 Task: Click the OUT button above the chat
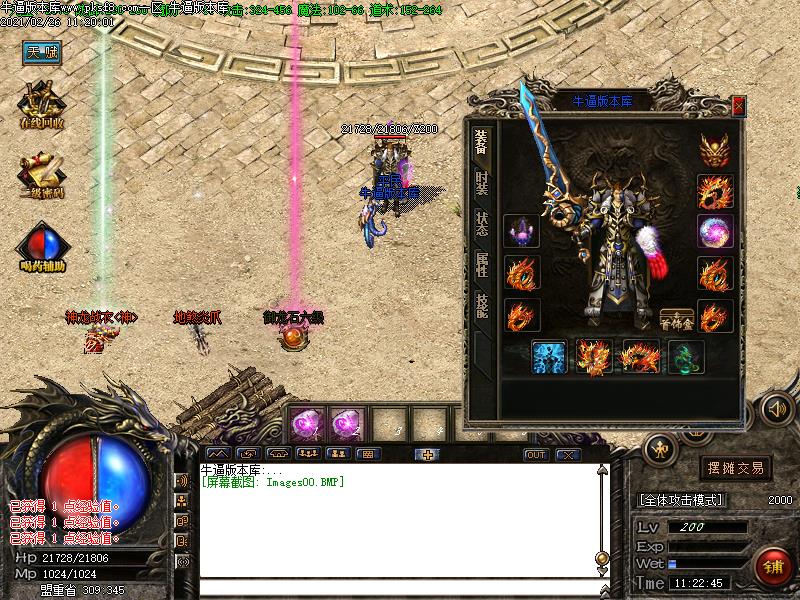point(537,455)
